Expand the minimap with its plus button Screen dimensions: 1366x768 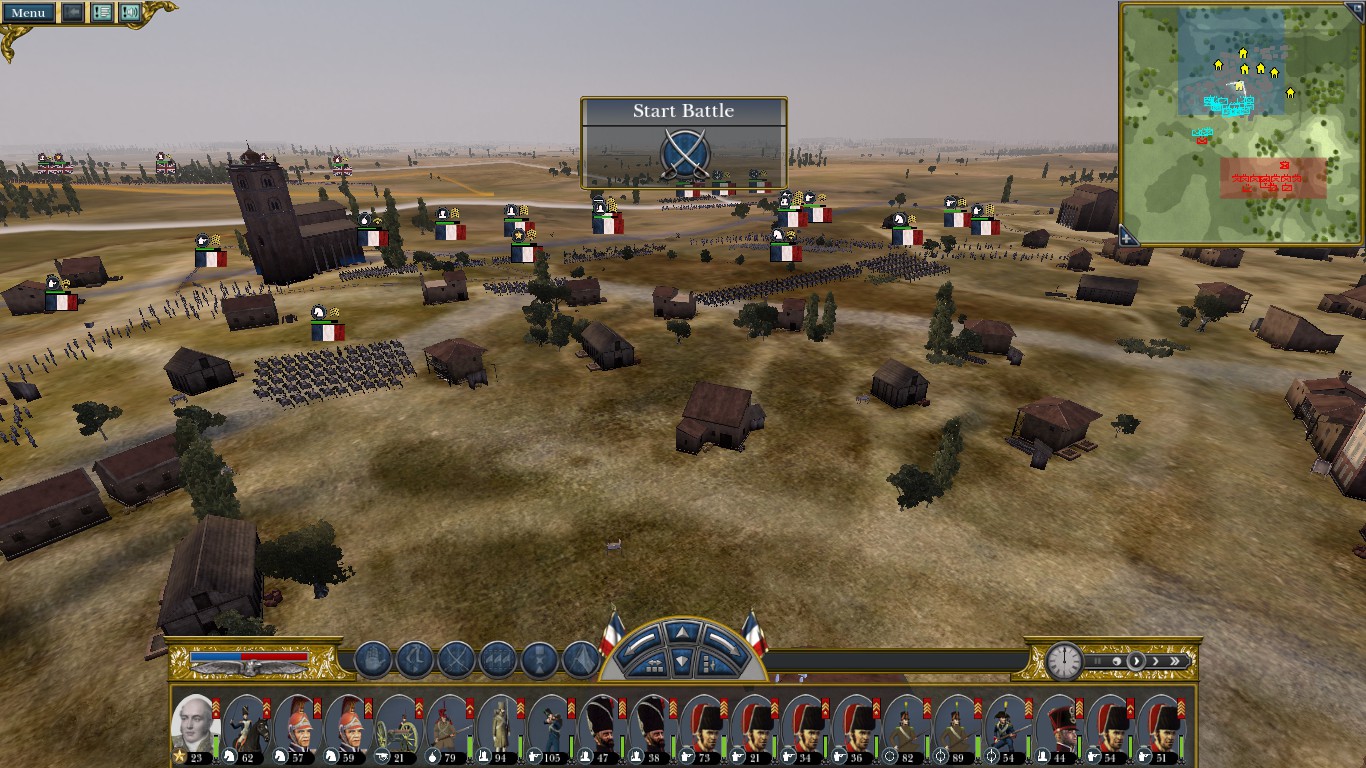[x=1128, y=237]
